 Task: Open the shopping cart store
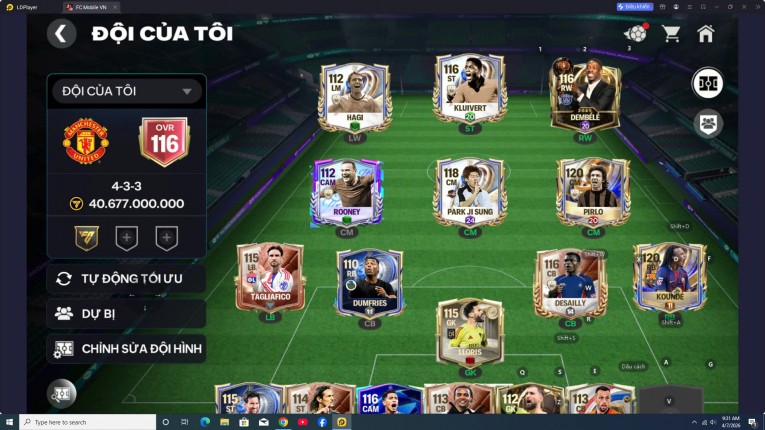[671, 34]
